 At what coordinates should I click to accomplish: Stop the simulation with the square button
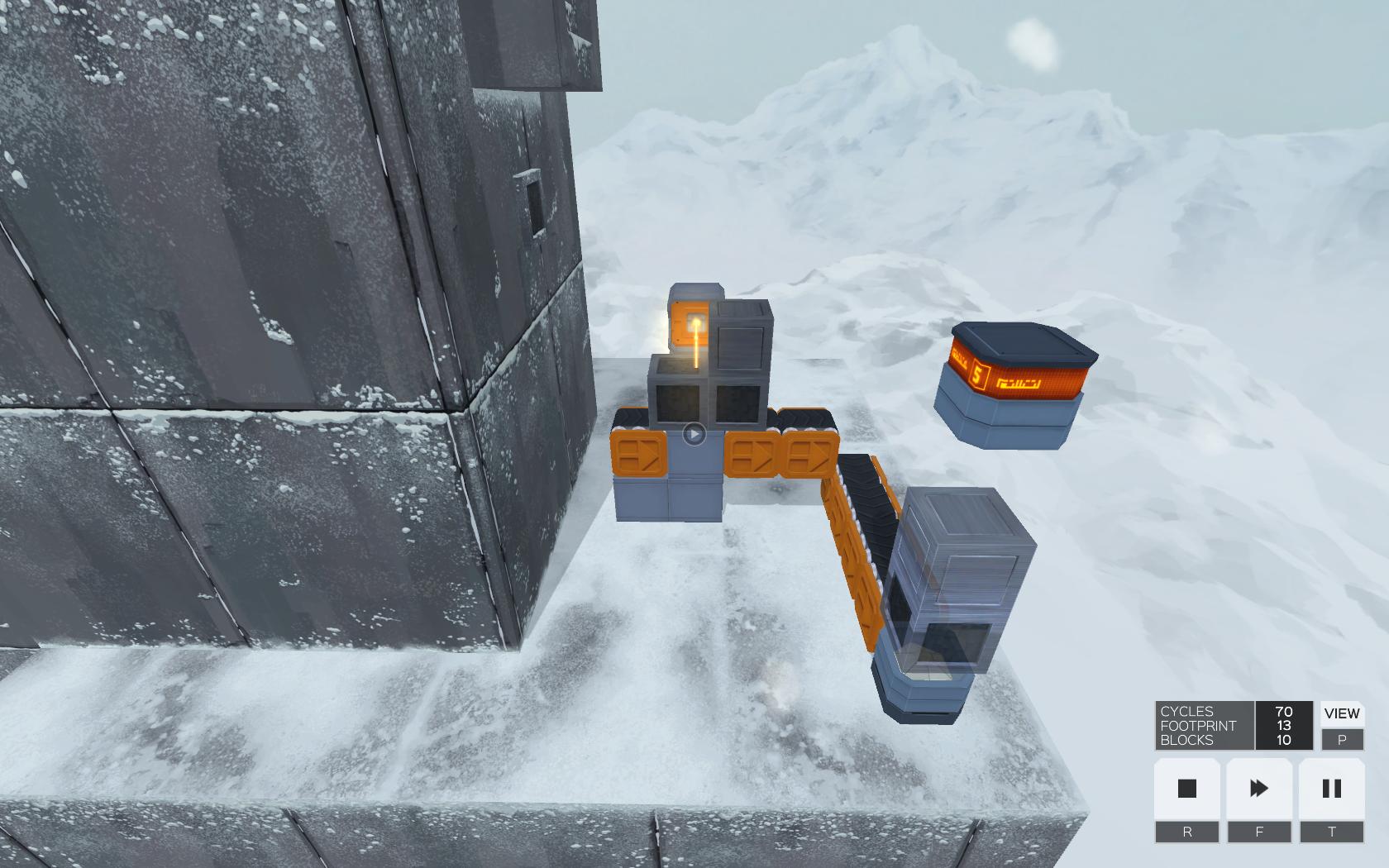click(x=1186, y=789)
